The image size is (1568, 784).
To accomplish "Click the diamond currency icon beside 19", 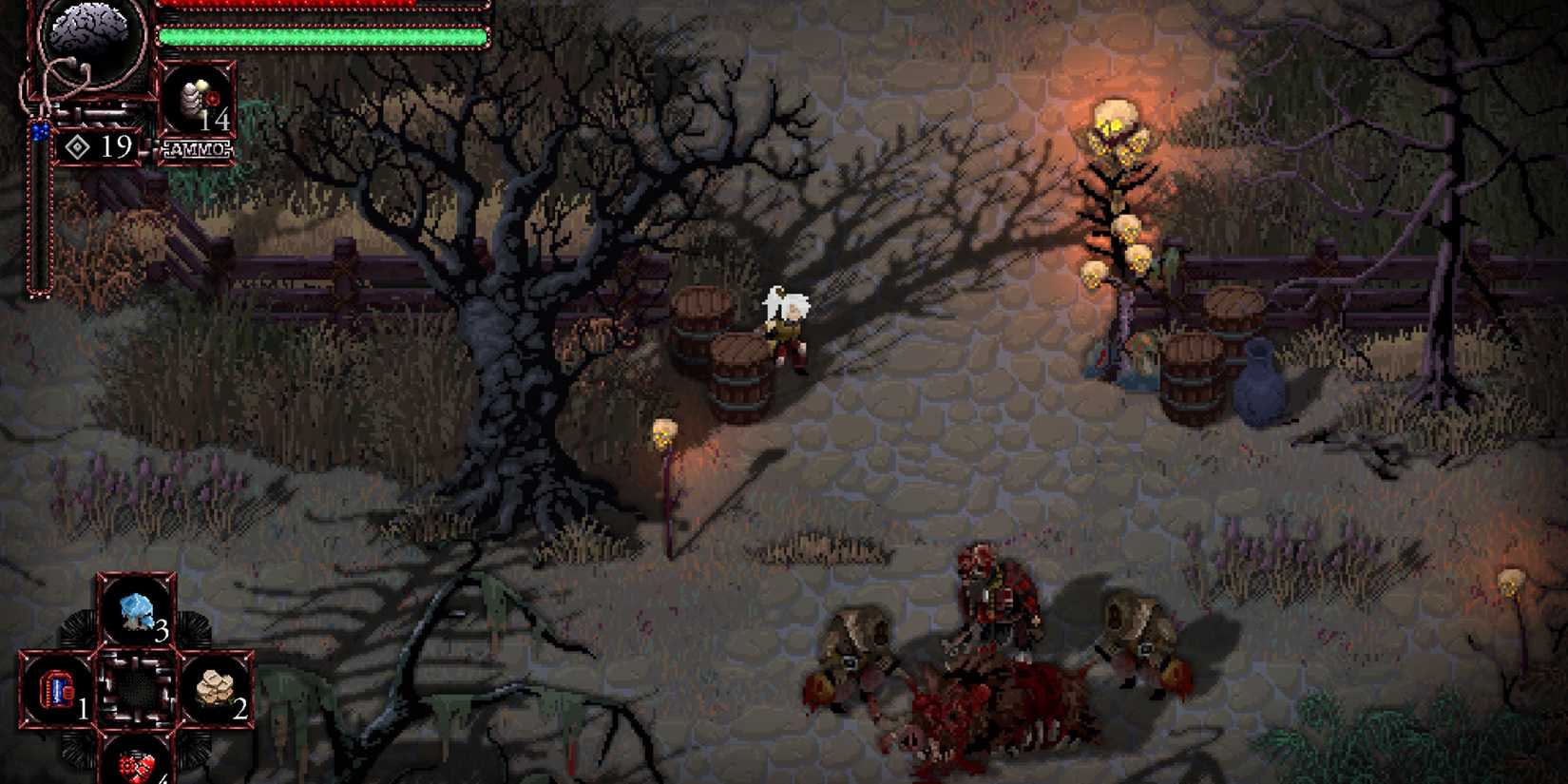I will pos(79,147).
